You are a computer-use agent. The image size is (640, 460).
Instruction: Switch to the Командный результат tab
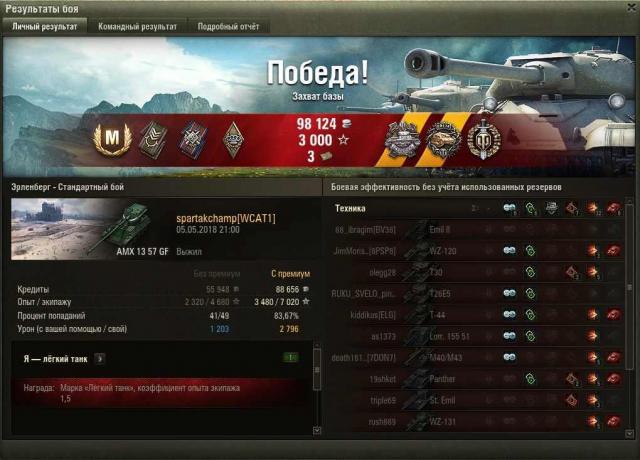137,27
